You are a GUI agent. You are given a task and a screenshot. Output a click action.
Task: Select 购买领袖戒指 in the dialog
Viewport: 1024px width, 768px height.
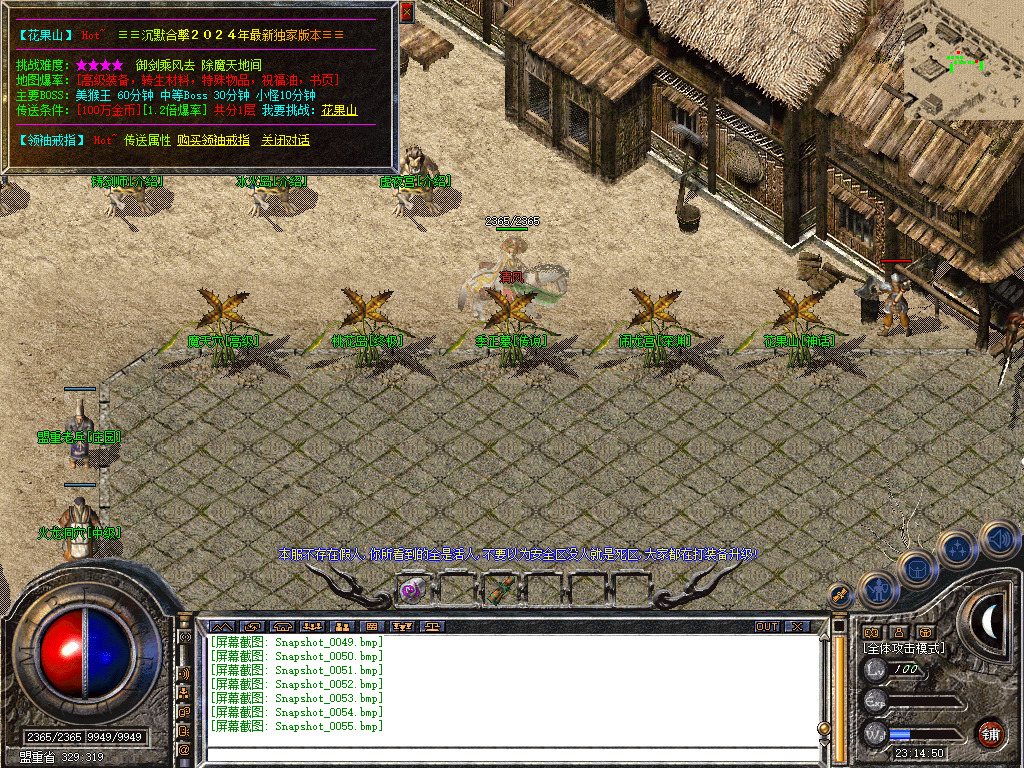213,141
